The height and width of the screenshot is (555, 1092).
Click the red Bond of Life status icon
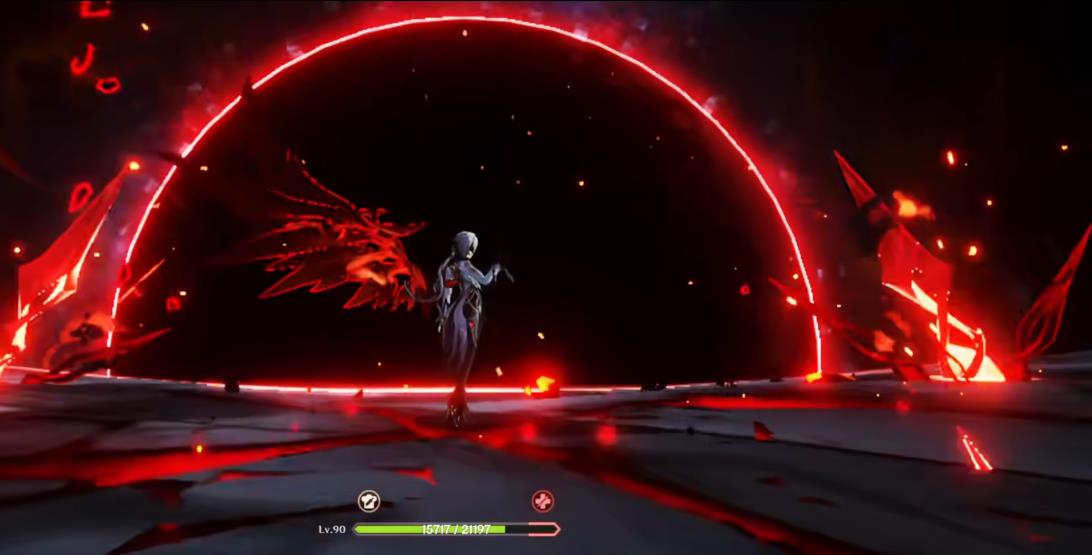pos(542,501)
